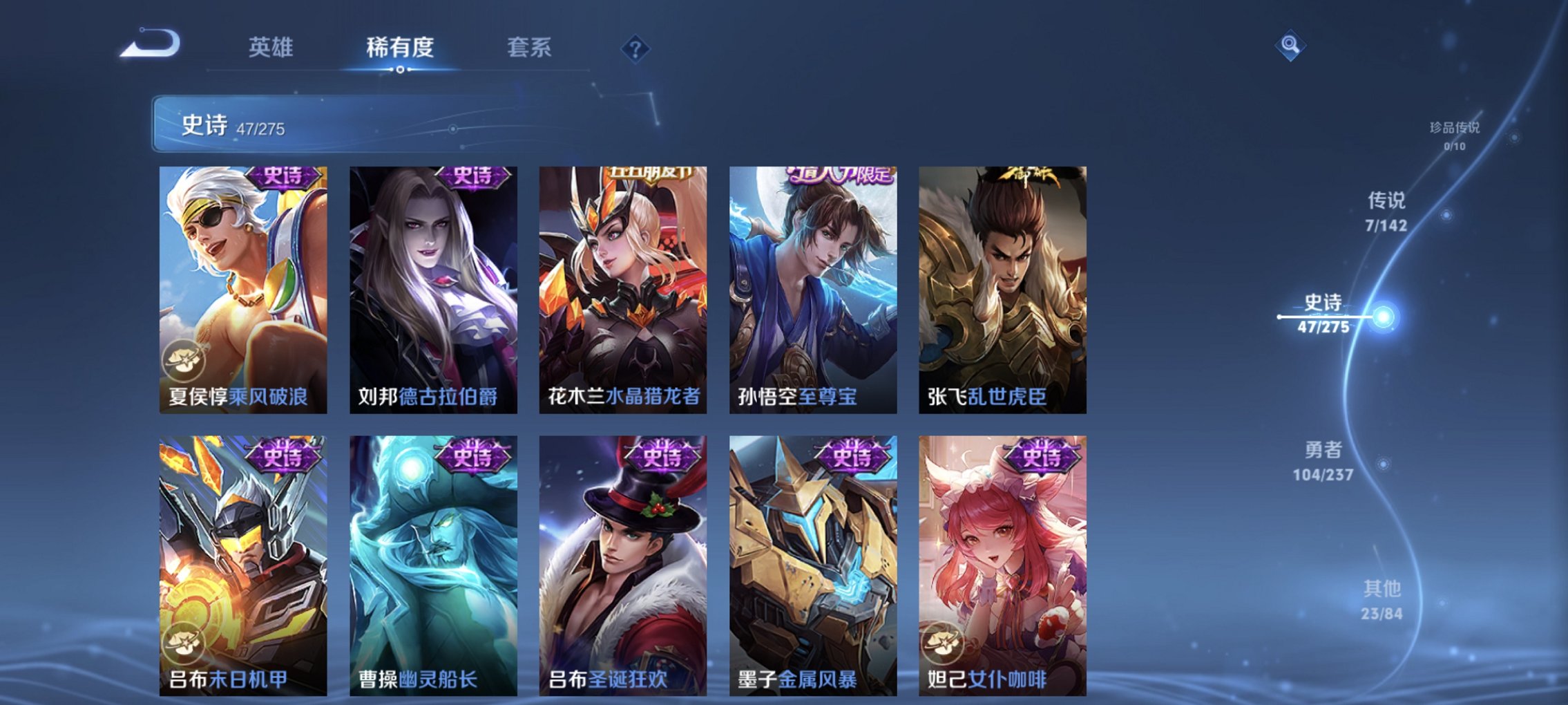Viewport: 1568px width, 705px height.
Task: Click the question mark help icon
Action: [x=637, y=49]
